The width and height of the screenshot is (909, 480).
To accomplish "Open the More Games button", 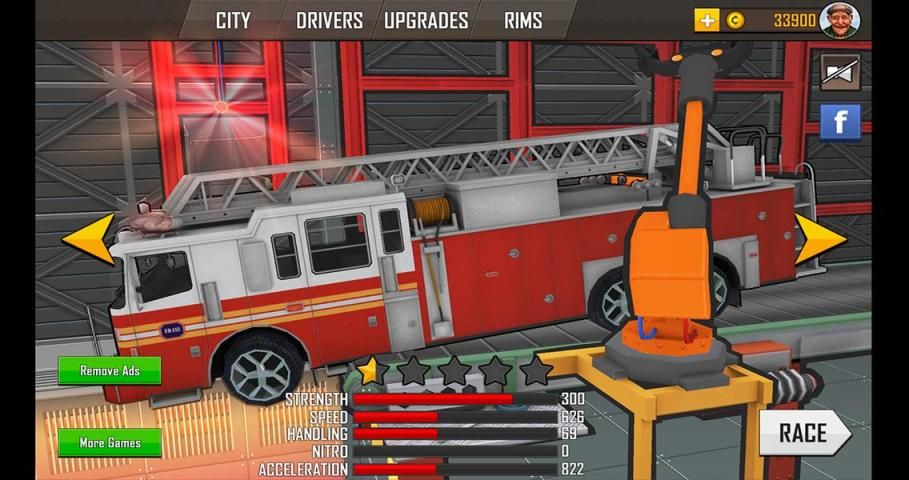I will click(x=109, y=443).
